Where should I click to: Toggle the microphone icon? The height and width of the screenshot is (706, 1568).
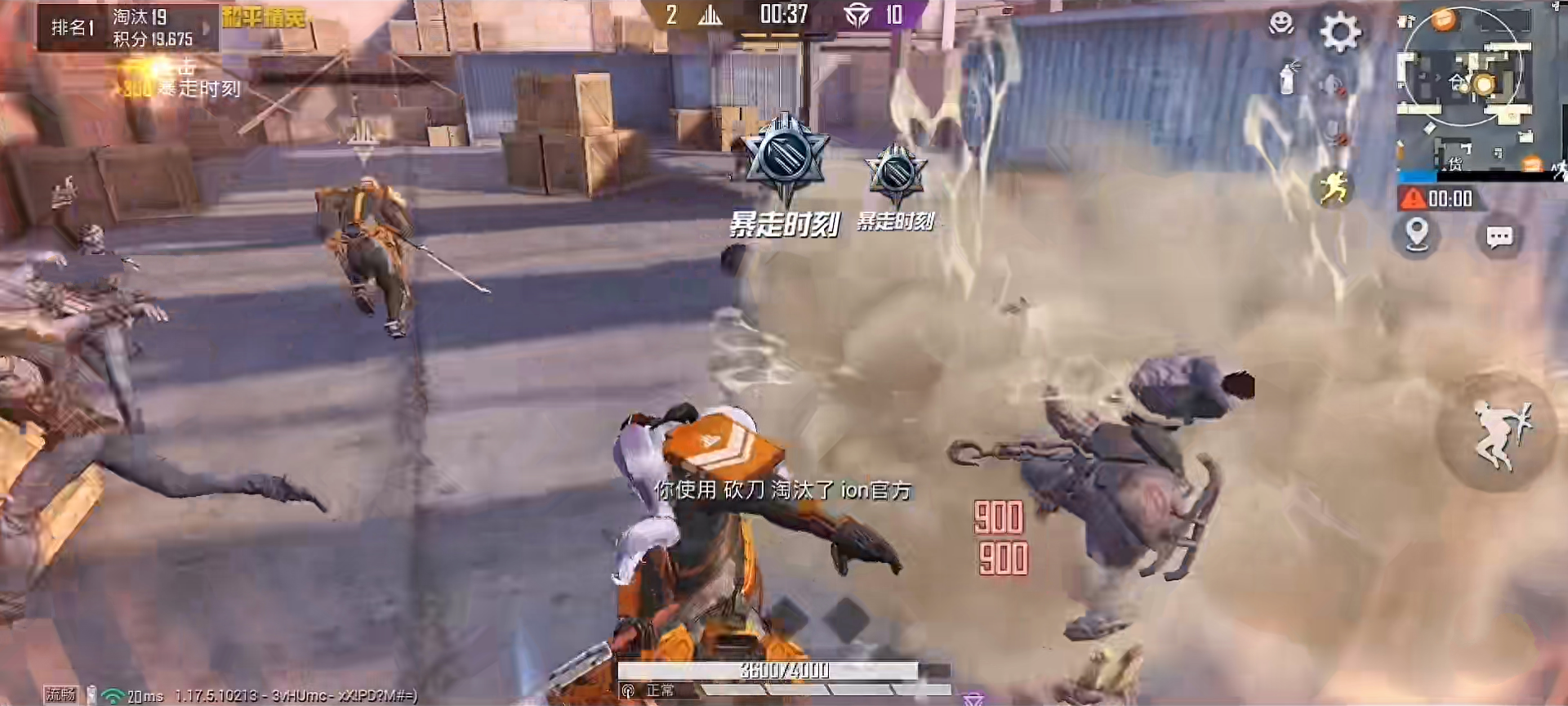click(x=1334, y=131)
